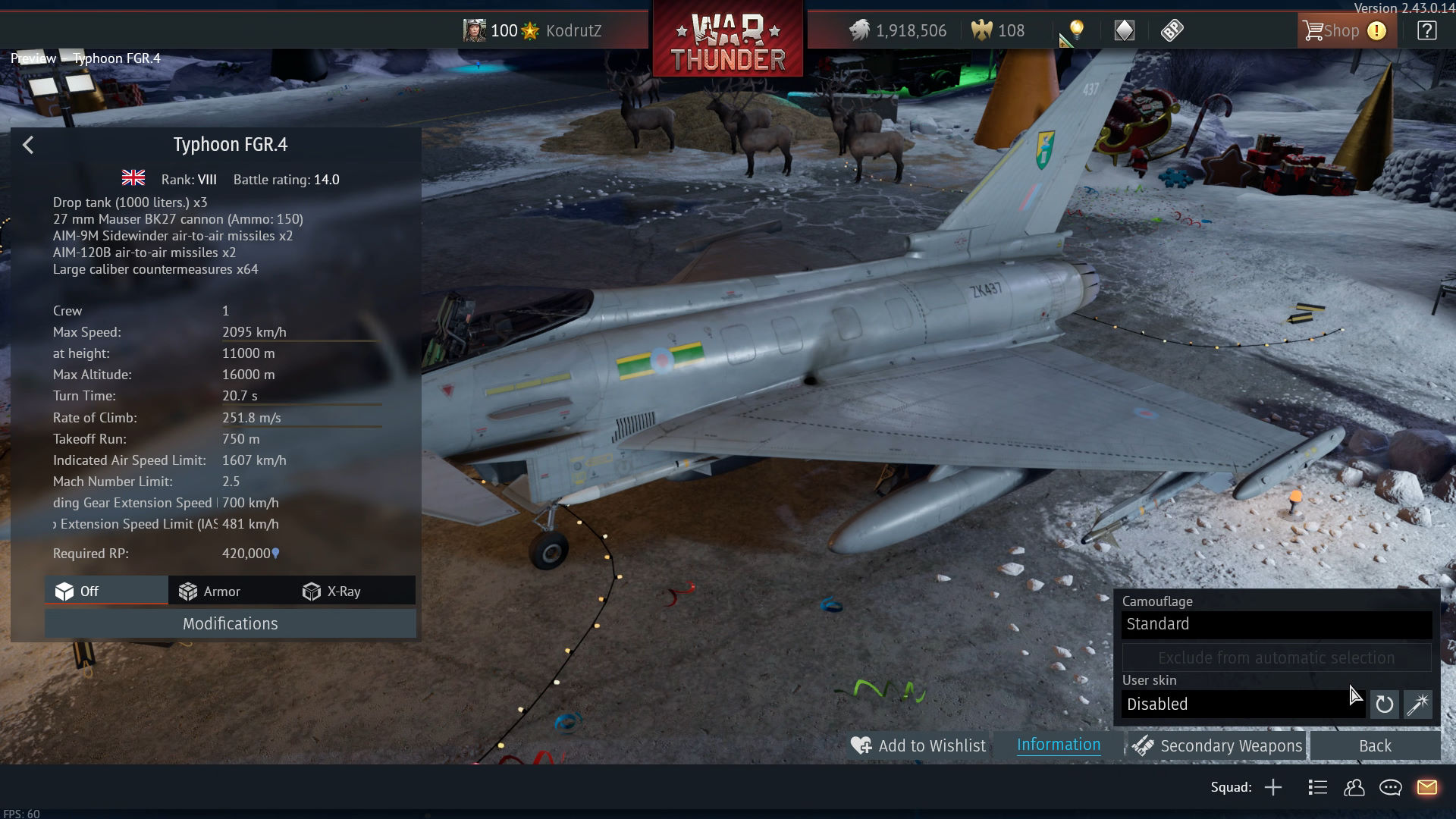
Task: Open the User skin dropdown
Action: pyautogui.click(x=1242, y=704)
